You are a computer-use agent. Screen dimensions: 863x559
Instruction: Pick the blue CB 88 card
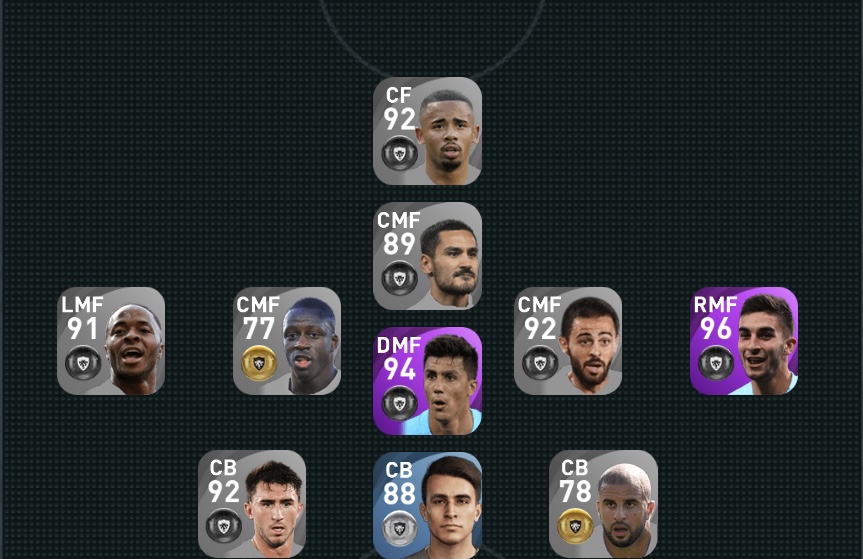[x=427, y=505]
